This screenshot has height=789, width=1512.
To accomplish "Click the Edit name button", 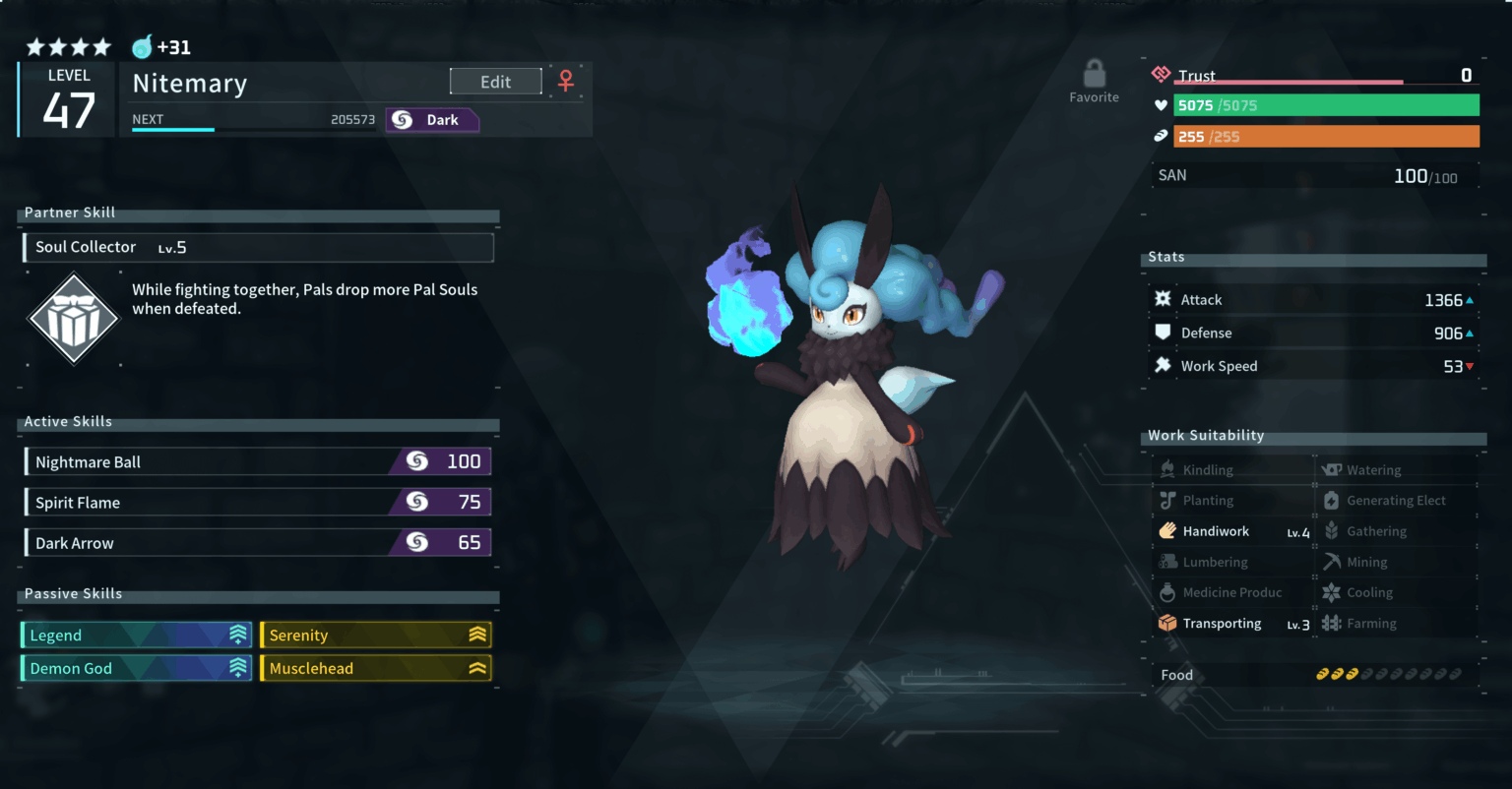I will pyautogui.click(x=495, y=82).
